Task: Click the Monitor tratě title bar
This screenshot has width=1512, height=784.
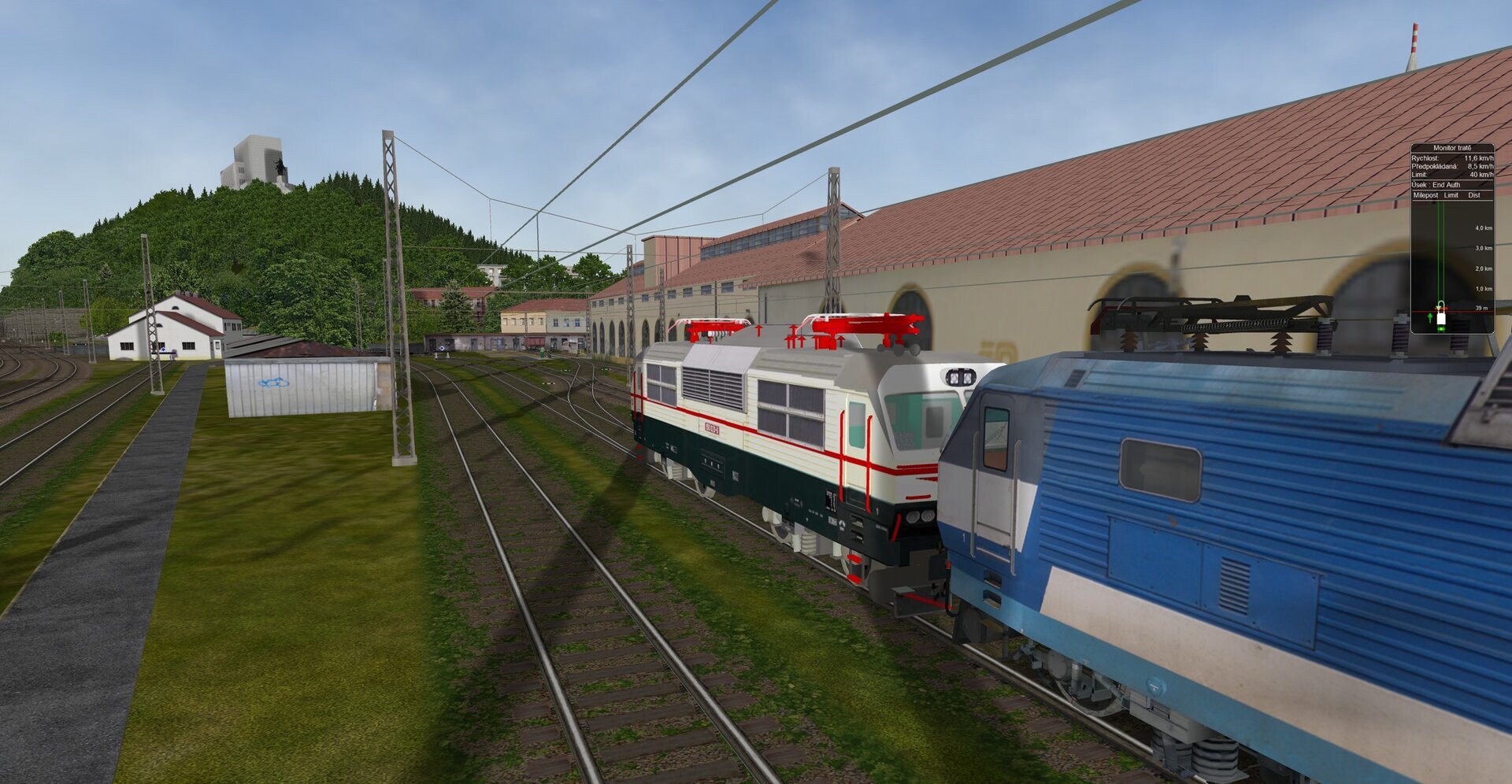Action: 1453,147
